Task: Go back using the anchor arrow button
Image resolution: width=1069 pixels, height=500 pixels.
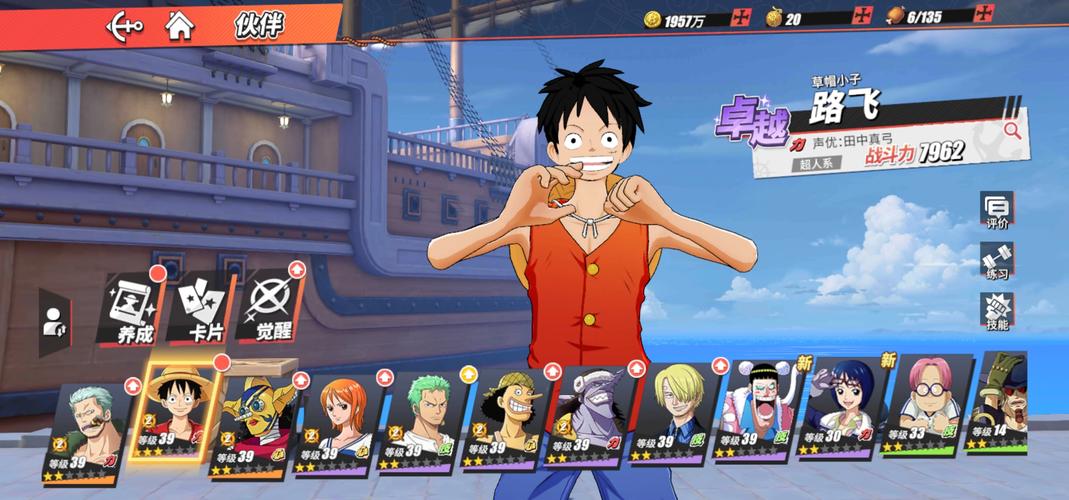Action: tap(125, 26)
